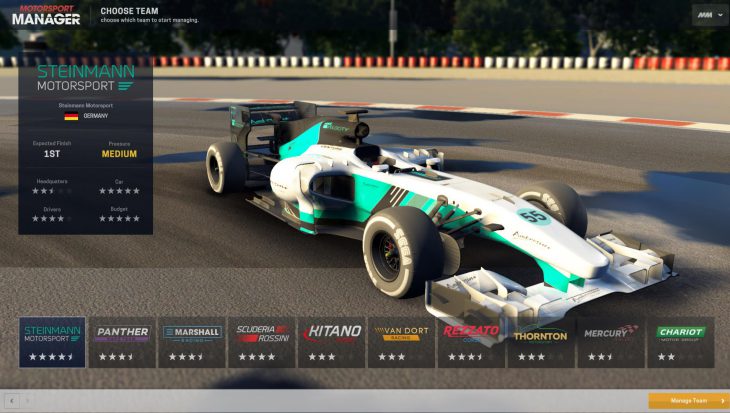Select the Van Dort Racing tile
Image resolution: width=730 pixels, height=413 pixels.
pos(401,342)
